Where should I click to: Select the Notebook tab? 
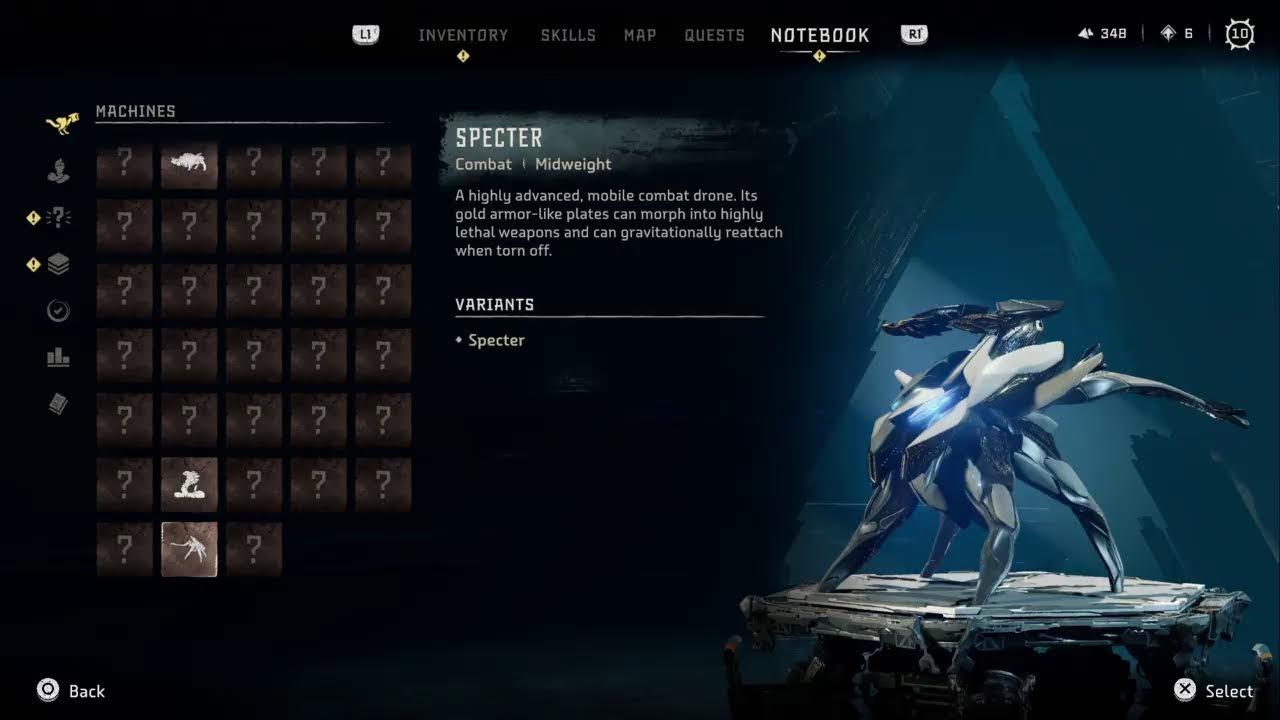pyautogui.click(x=820, y=35)
